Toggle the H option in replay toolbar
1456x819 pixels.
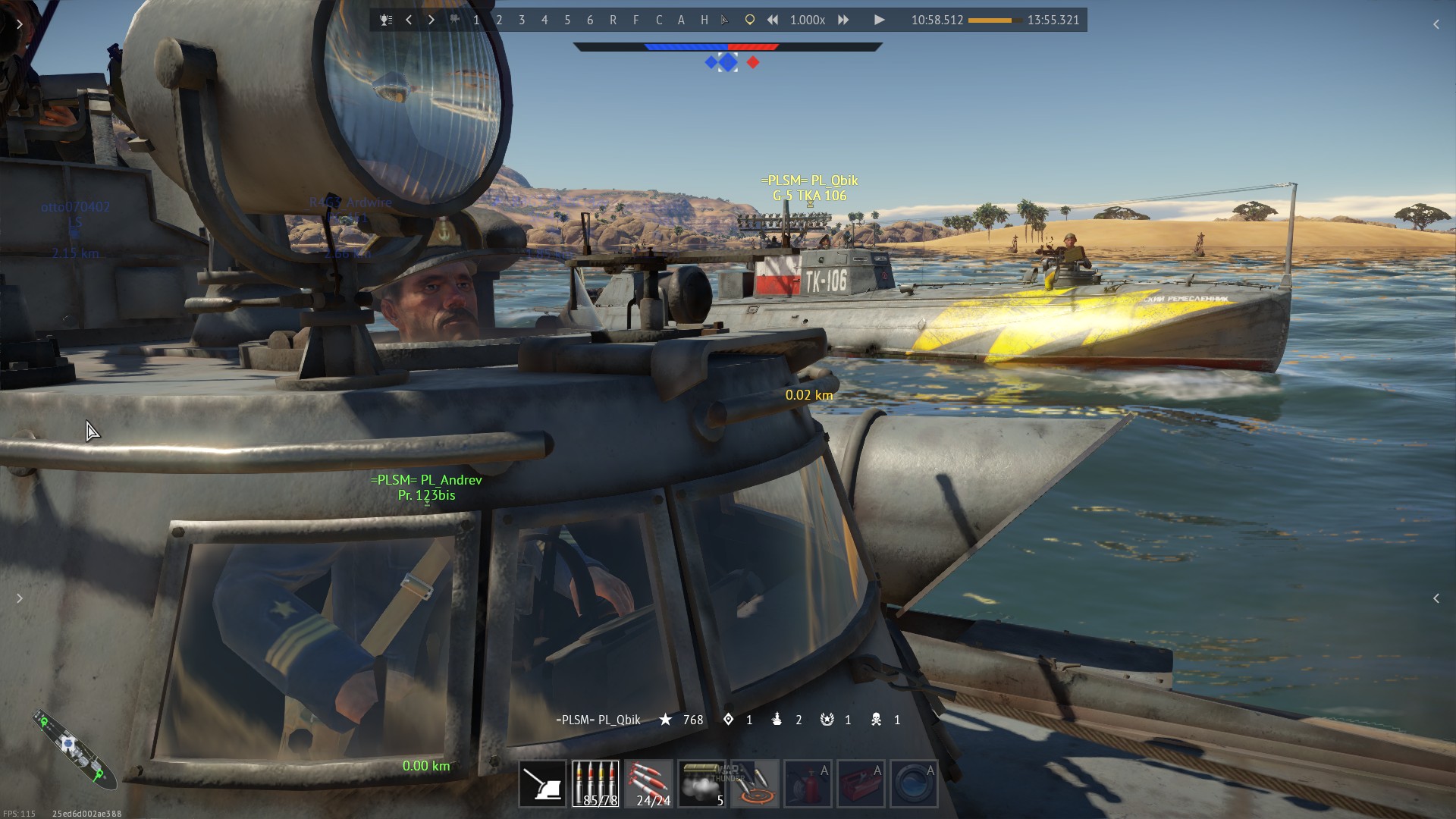point(704,20)
